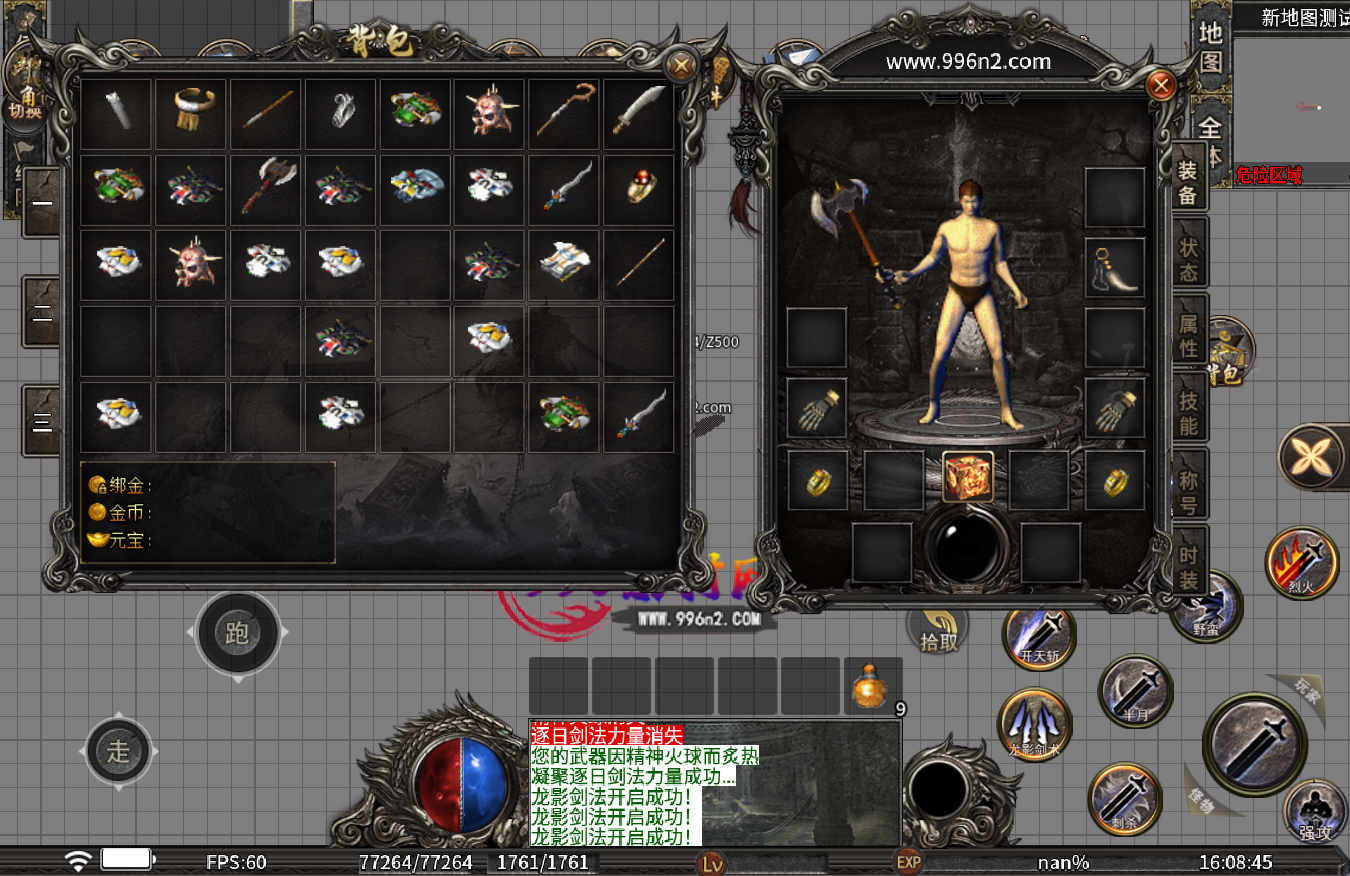Tap the large sword basic attack button

(1255, 744)
